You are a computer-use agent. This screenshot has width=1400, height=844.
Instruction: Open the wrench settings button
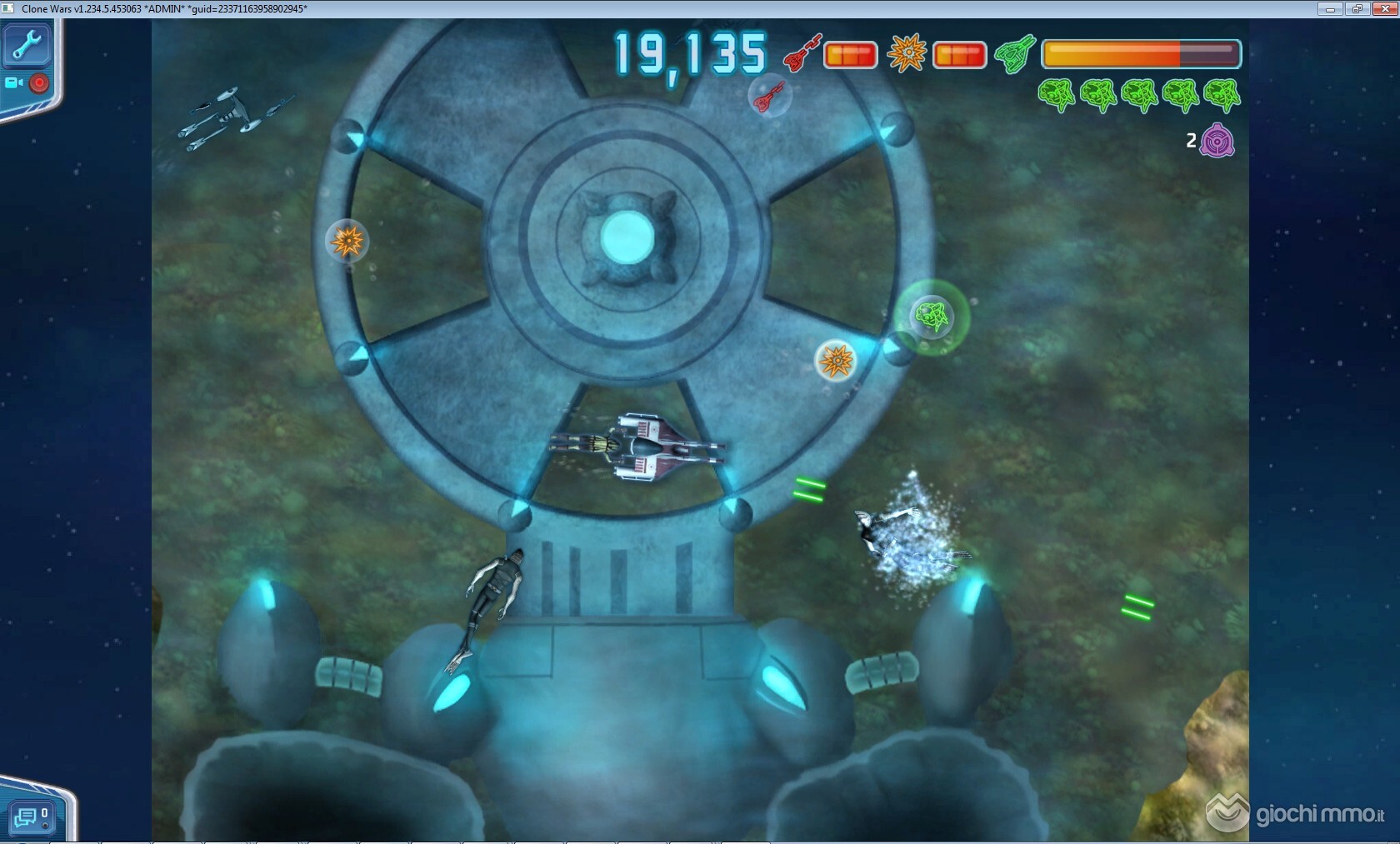[x=27, y=45]
